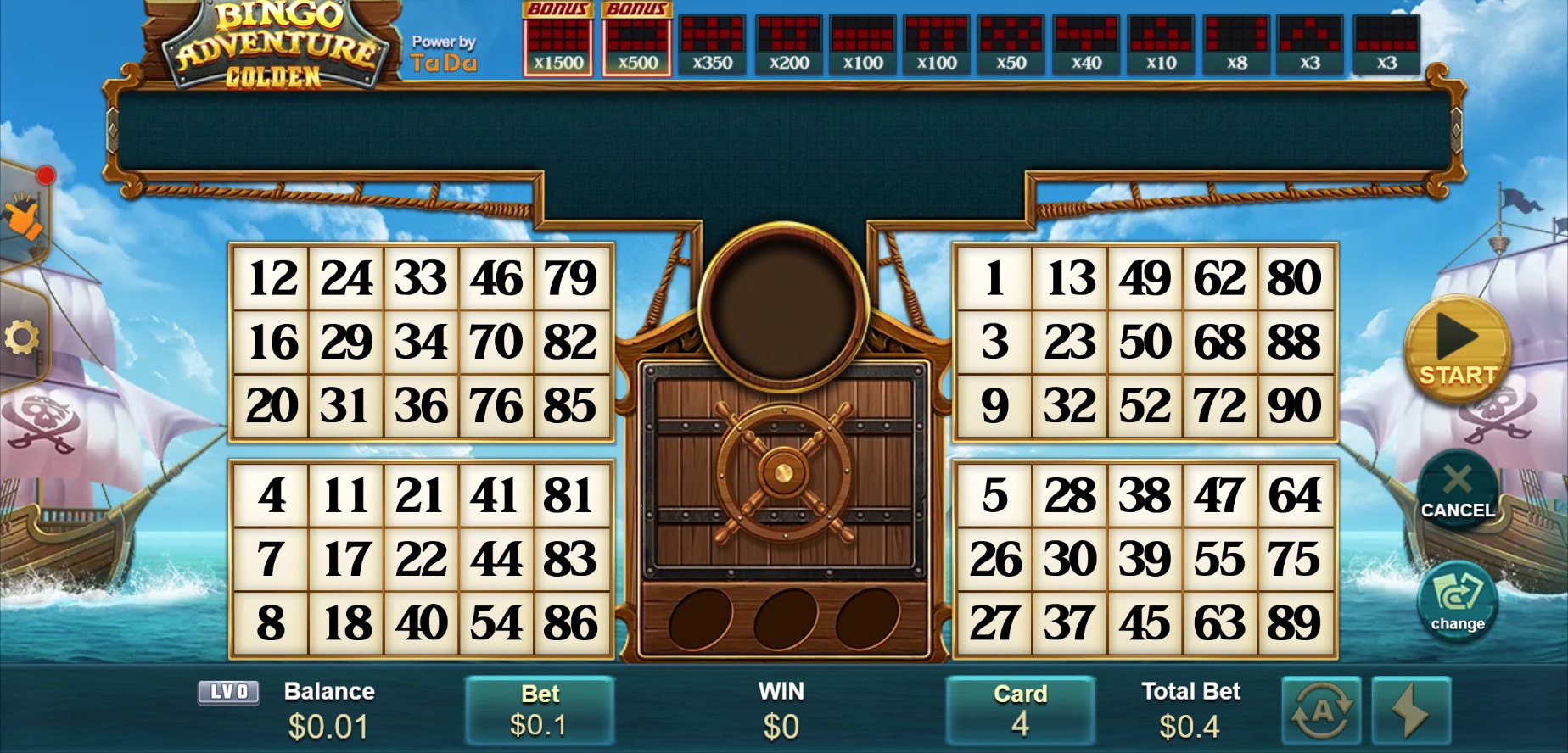Select the x10 multiplier pattern
1568x753 pixels.
coord(1160,38)
